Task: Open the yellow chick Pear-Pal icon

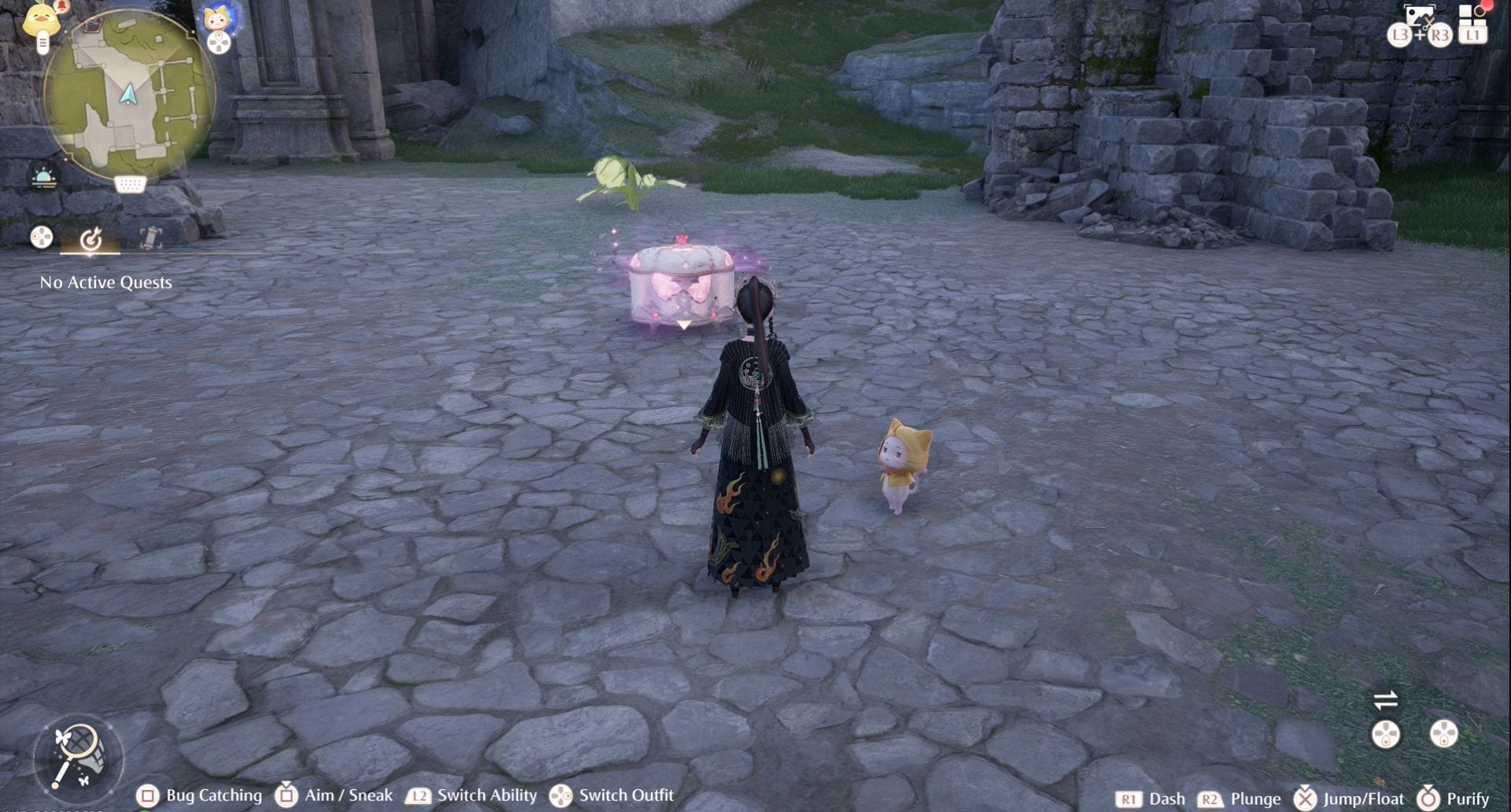Action: (x=42, y=19)
